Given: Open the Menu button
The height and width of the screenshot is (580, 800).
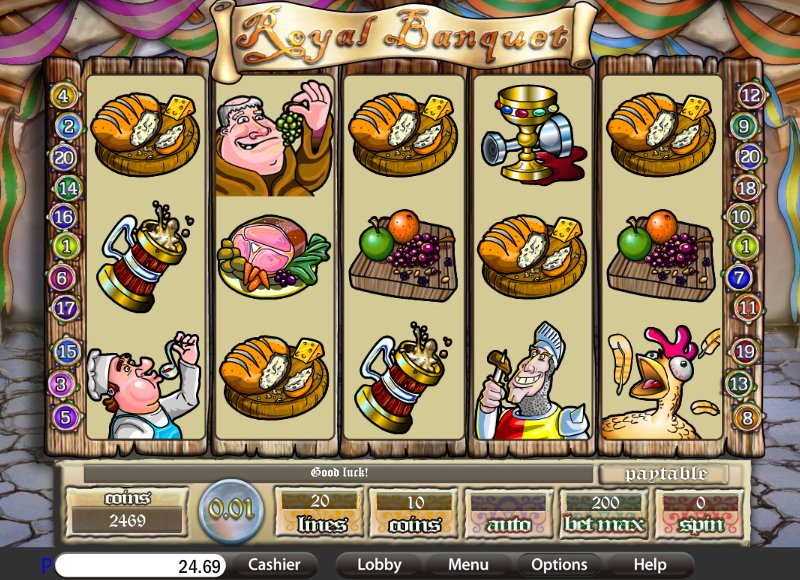Looking at the screenshot, I should click(x=468, y=565).
